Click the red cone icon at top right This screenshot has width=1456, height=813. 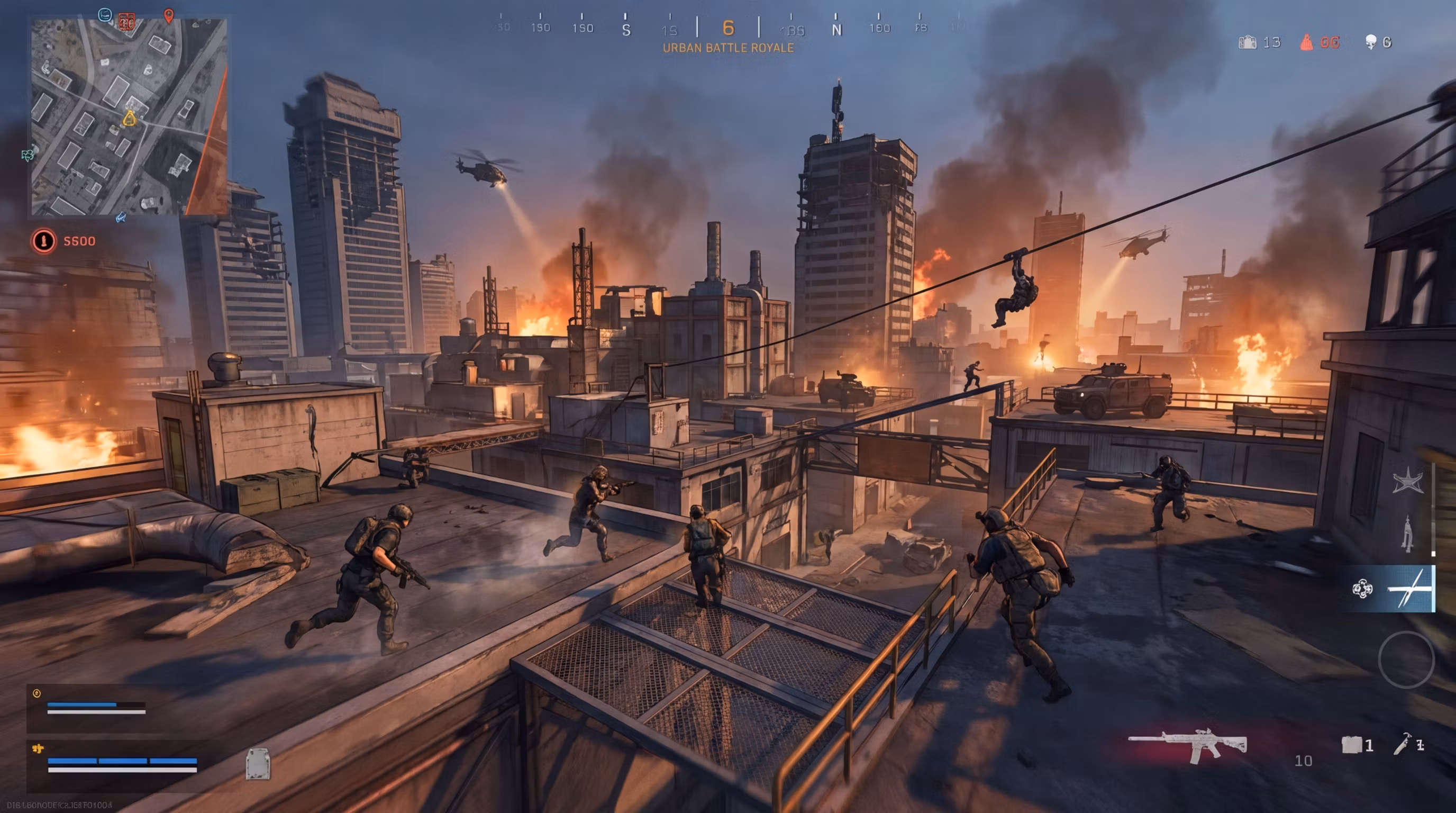1306,42
